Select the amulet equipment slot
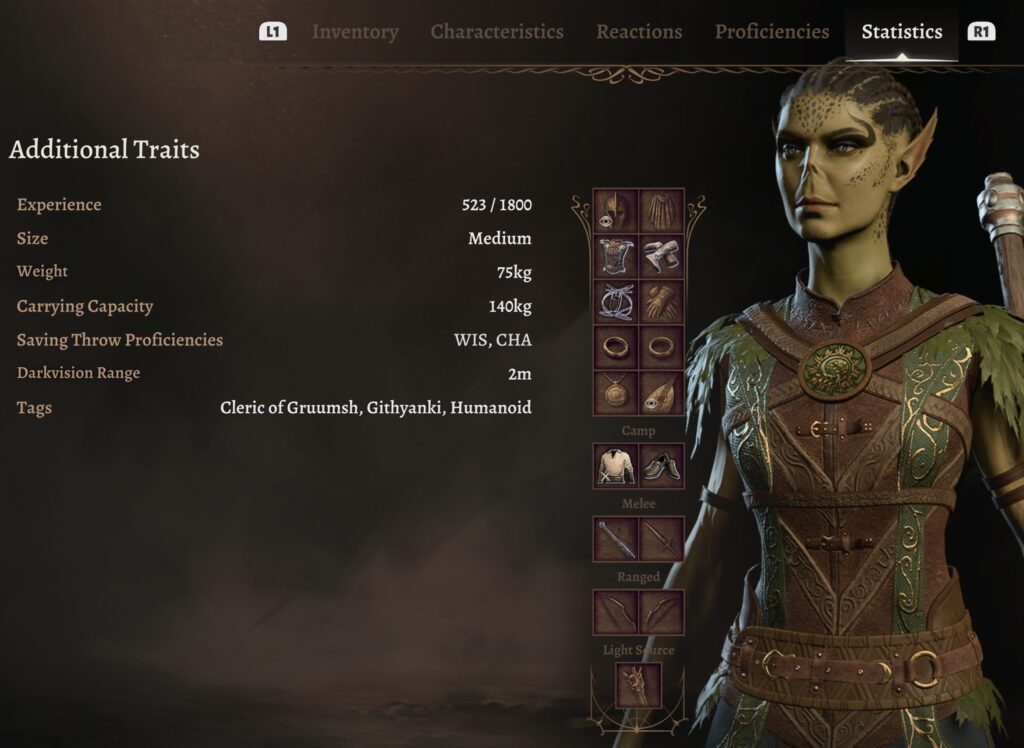This screenshot has height=748, width=1024. click(616, 392)
